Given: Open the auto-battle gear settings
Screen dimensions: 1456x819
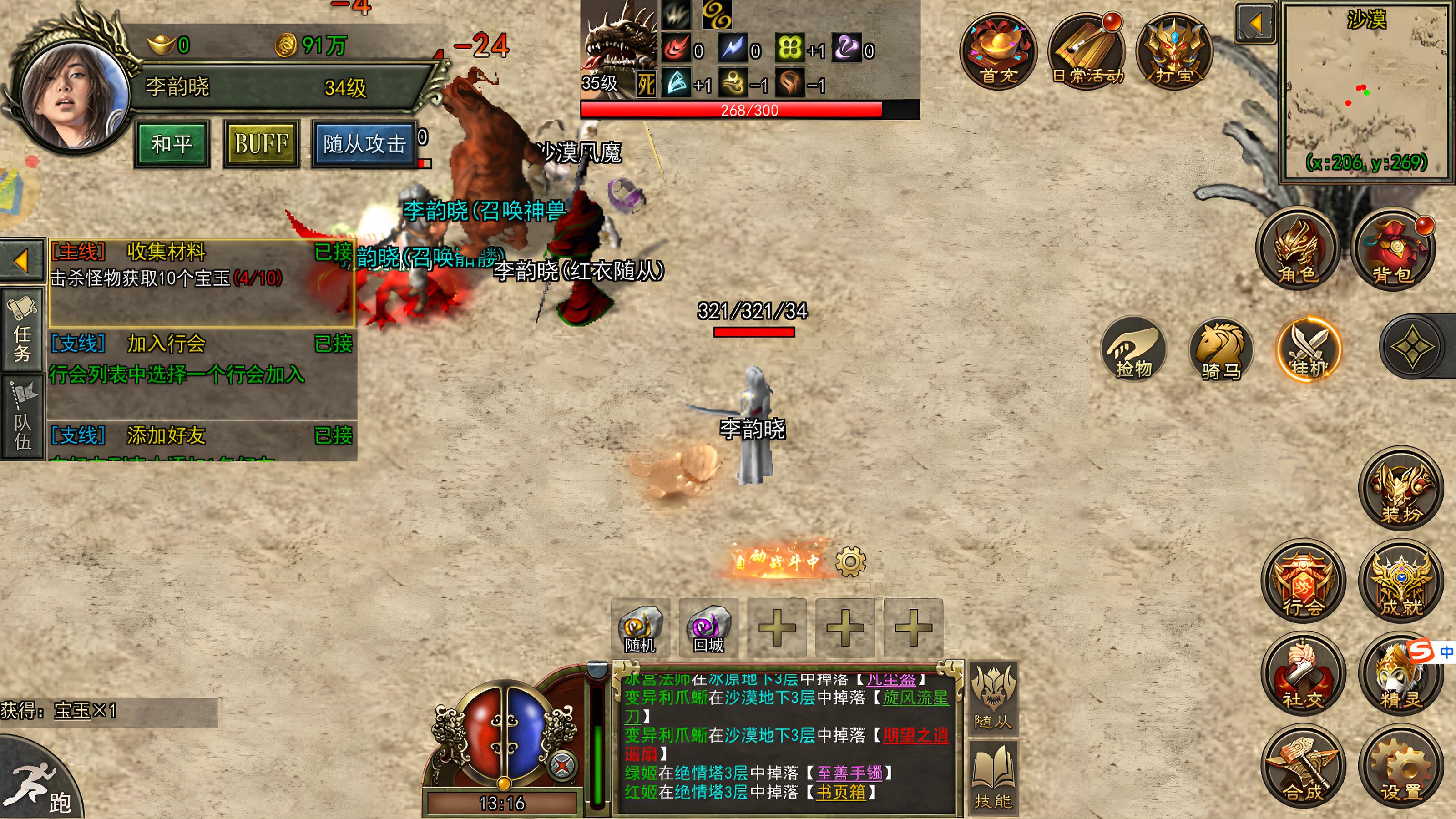Looking at the screenshot, I should pyautogui.click(x=850, y=561).
